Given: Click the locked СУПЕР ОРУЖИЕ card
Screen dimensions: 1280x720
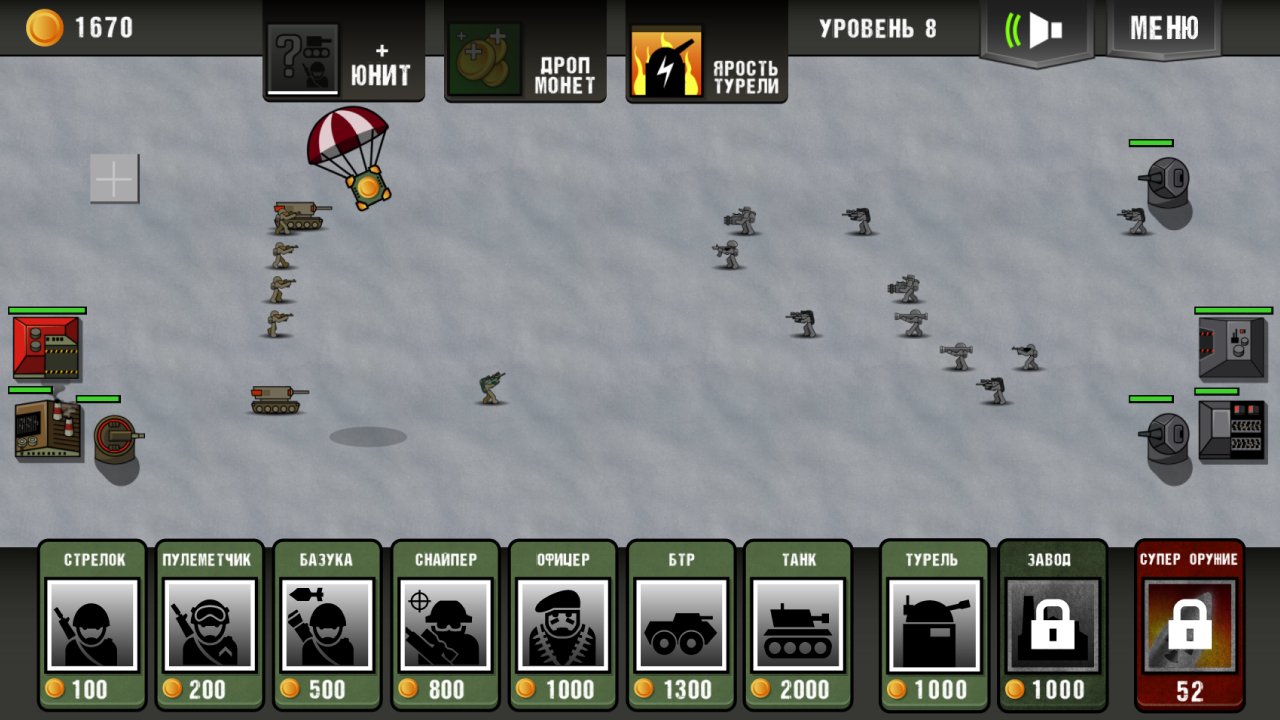Looking at the screenshot, I should click(1189, 625).
